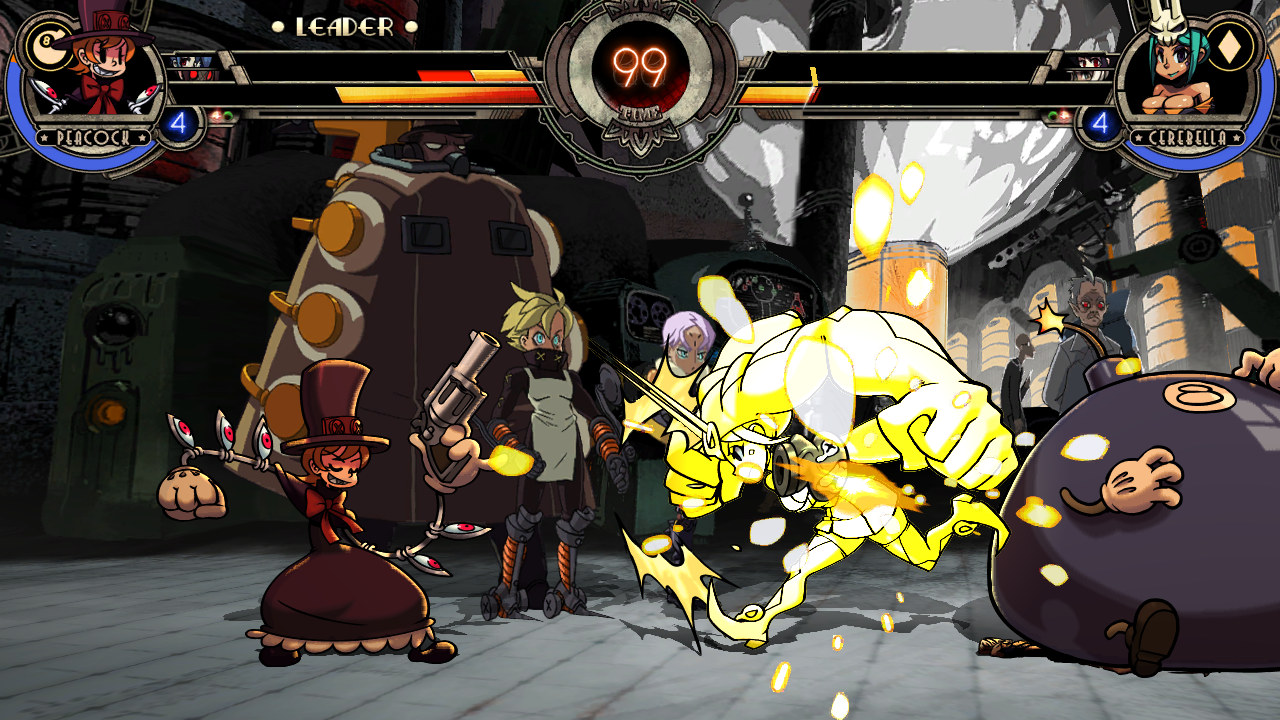Expand Cerebella's blue meter count bubble showing 4

coord(1102,121)
